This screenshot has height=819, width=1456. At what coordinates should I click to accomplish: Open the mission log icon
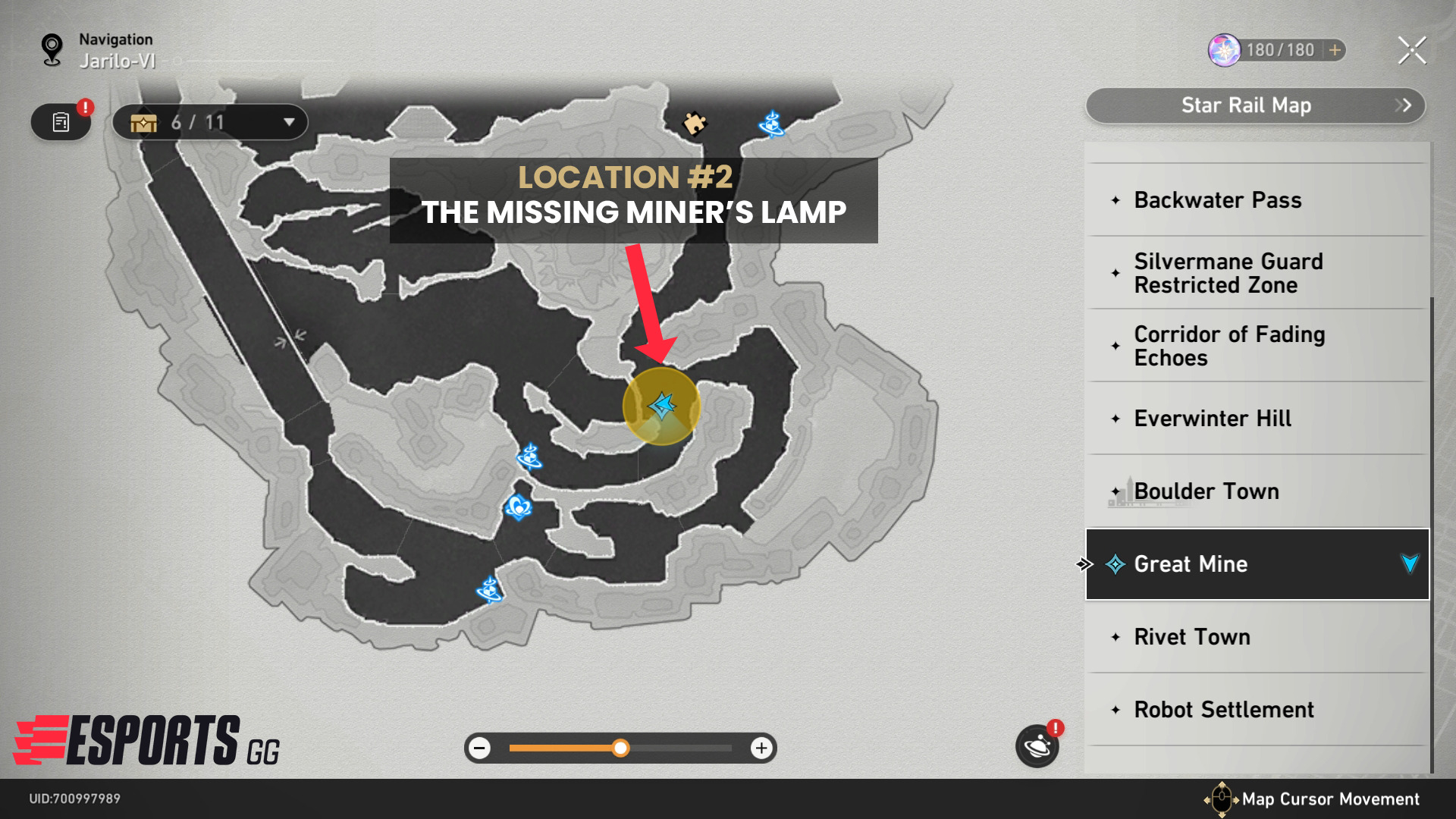61,122
